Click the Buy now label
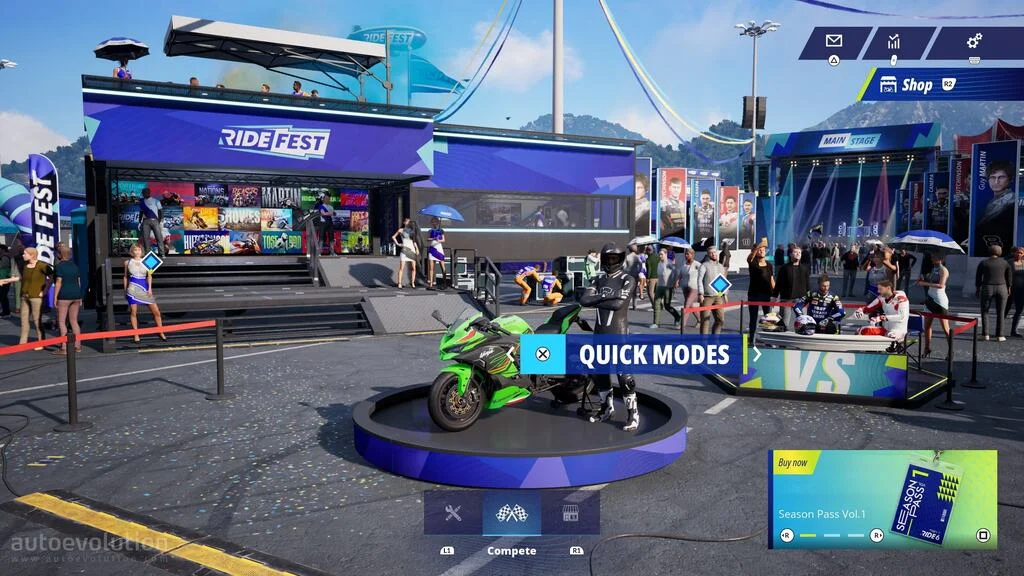The width and height of the screenshot is (1024, 576). pyautogui.click(x=793, y=463)
